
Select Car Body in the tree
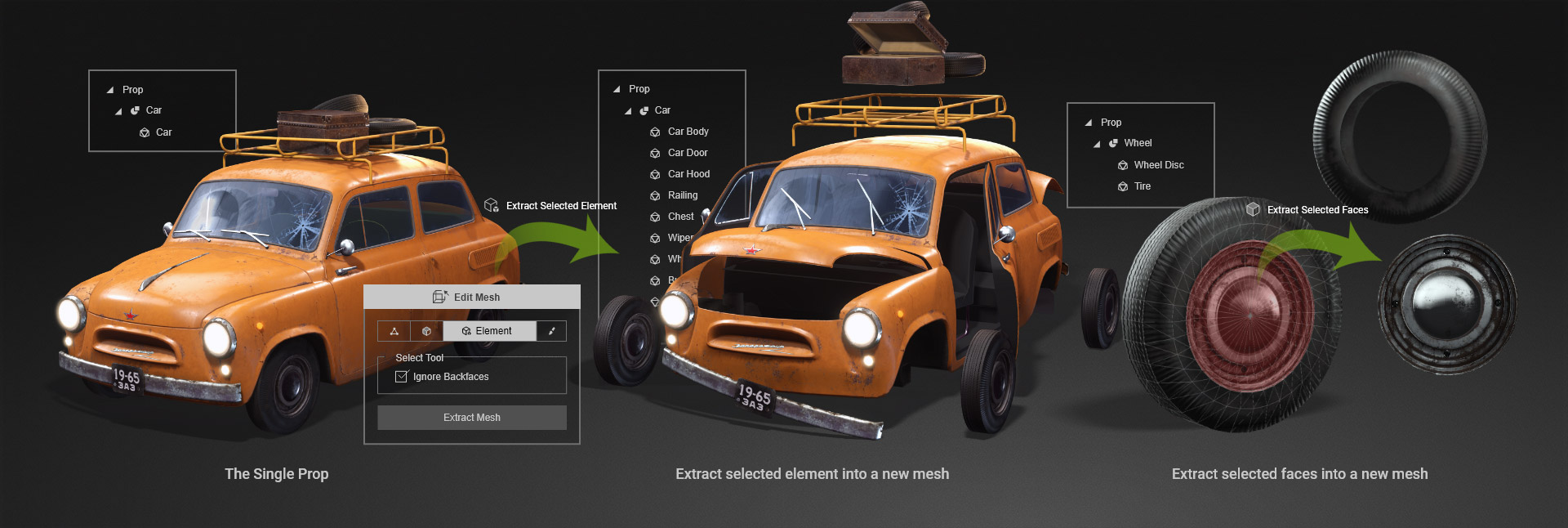(x=688, y=132)
